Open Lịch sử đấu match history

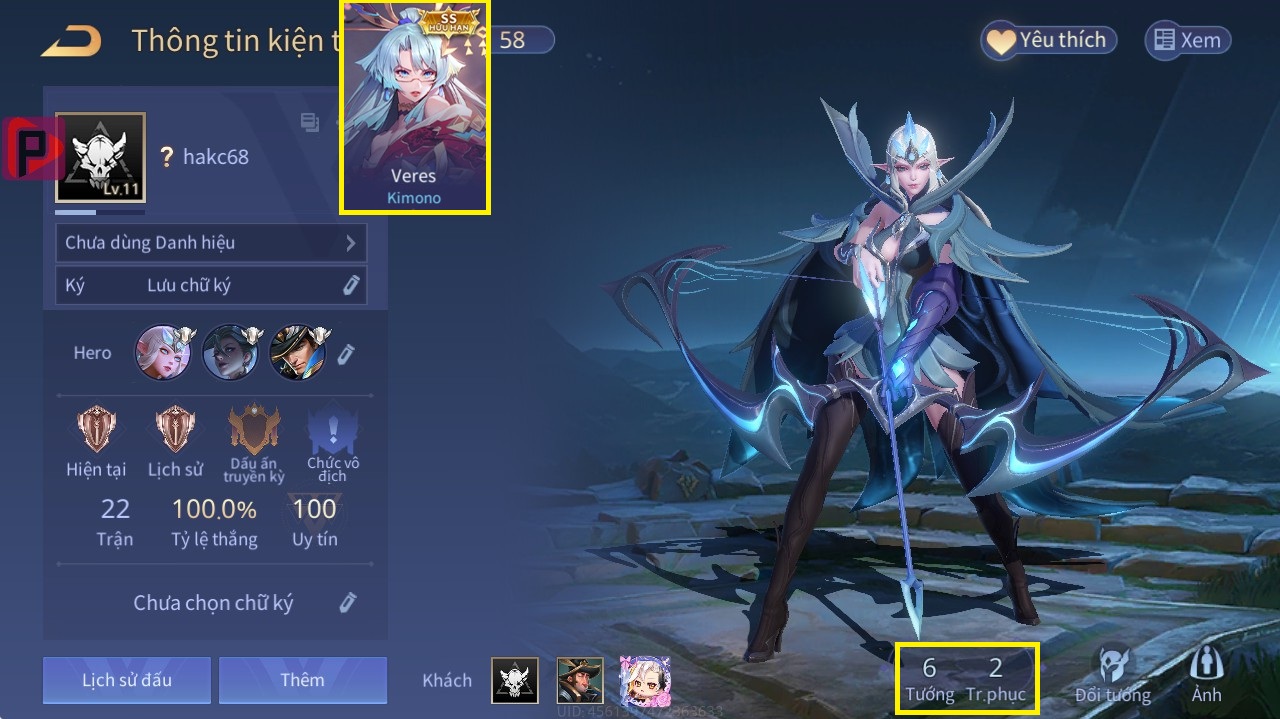(x=127, y=680)
